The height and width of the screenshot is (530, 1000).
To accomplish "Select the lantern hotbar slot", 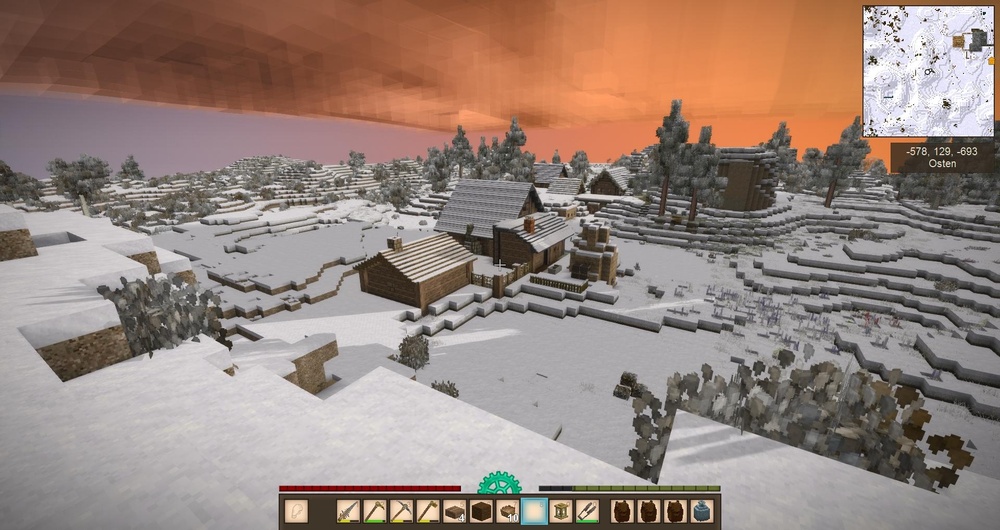I will [560, 511].
